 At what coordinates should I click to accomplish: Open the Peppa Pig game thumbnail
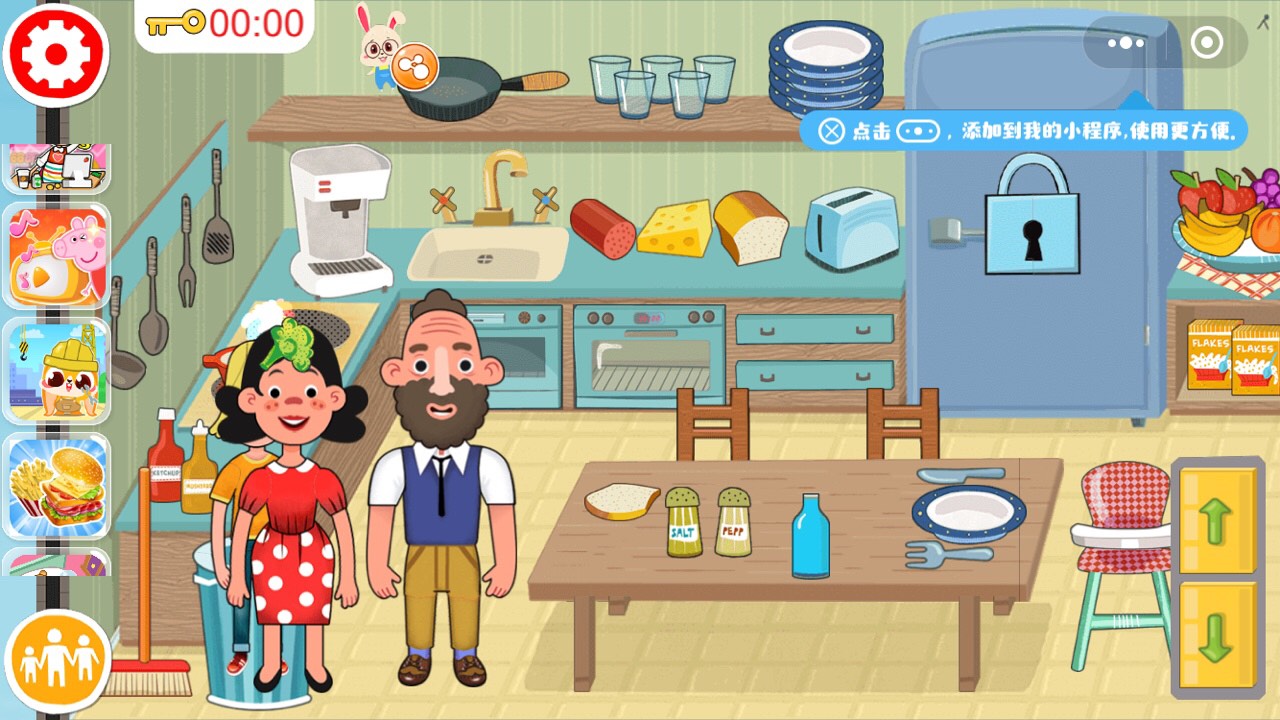coord(57,255)
